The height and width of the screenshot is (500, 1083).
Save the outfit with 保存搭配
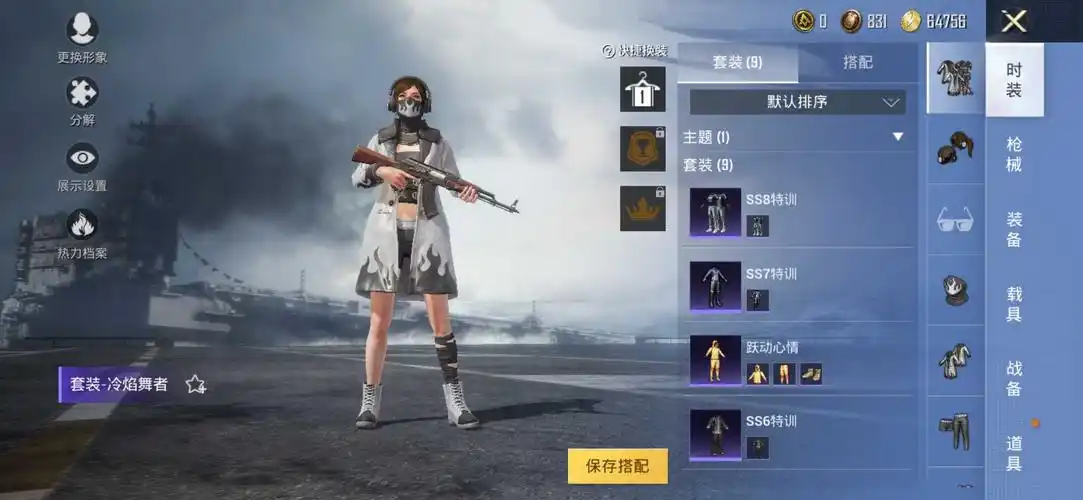pyautogui.click(x=617, y=465)
